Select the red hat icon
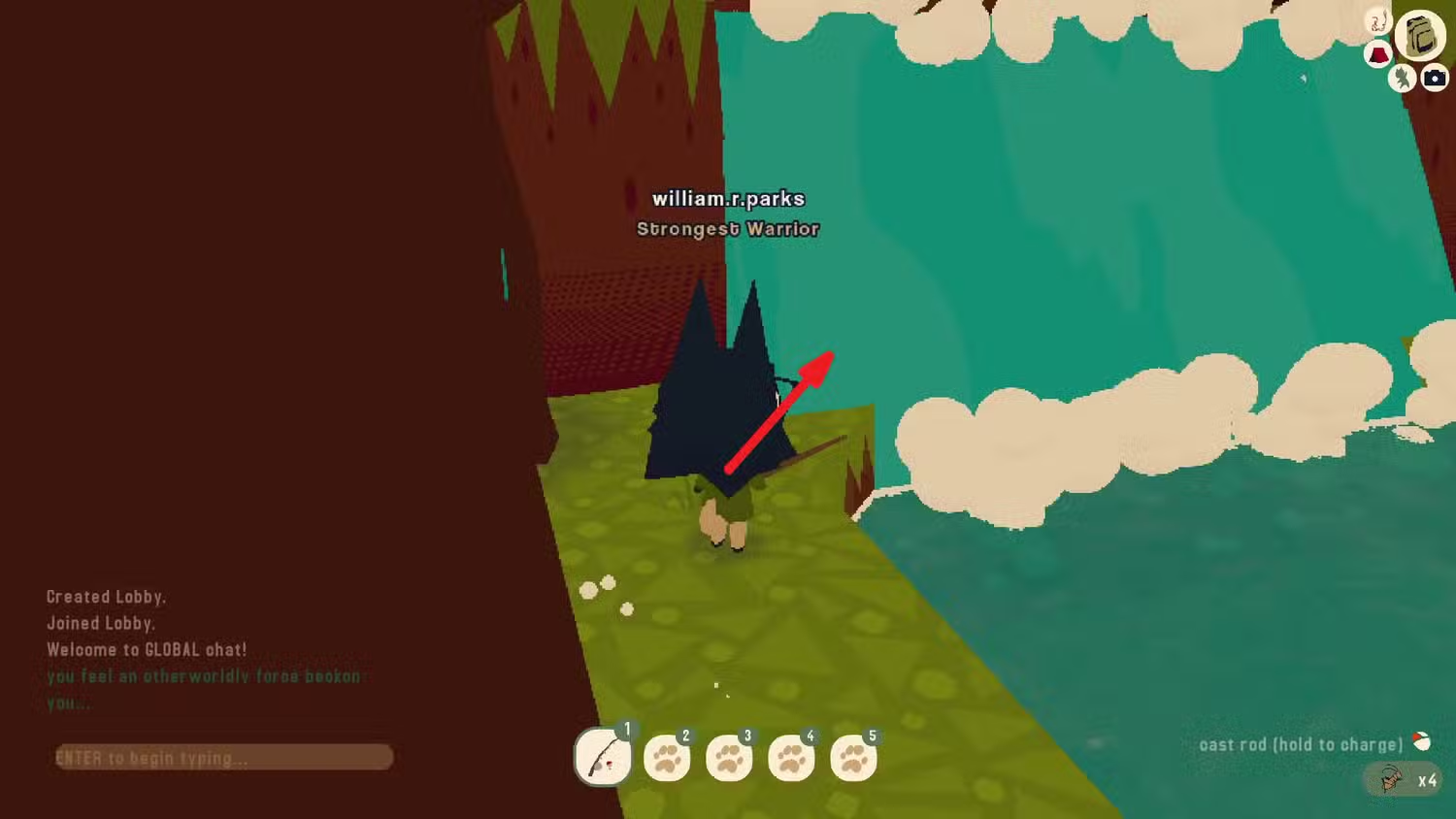Viewport: 1456px width, 819px height. (1377, 53)
